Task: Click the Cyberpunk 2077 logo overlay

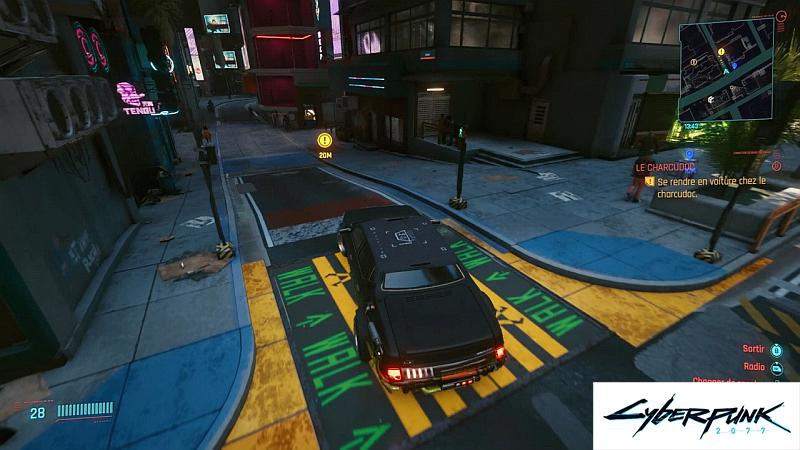Action: point(695,415)
